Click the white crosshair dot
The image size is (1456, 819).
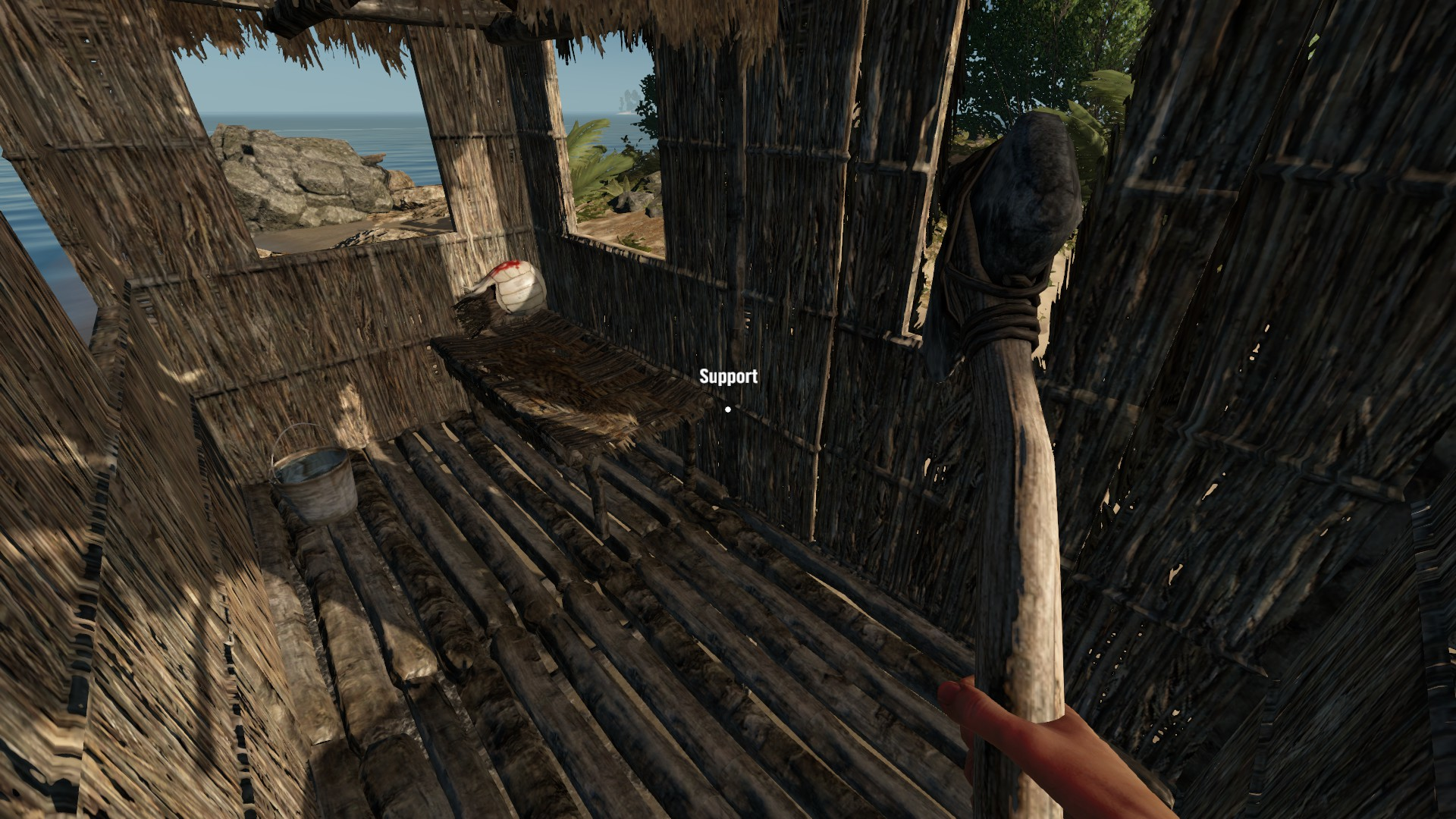729,409
